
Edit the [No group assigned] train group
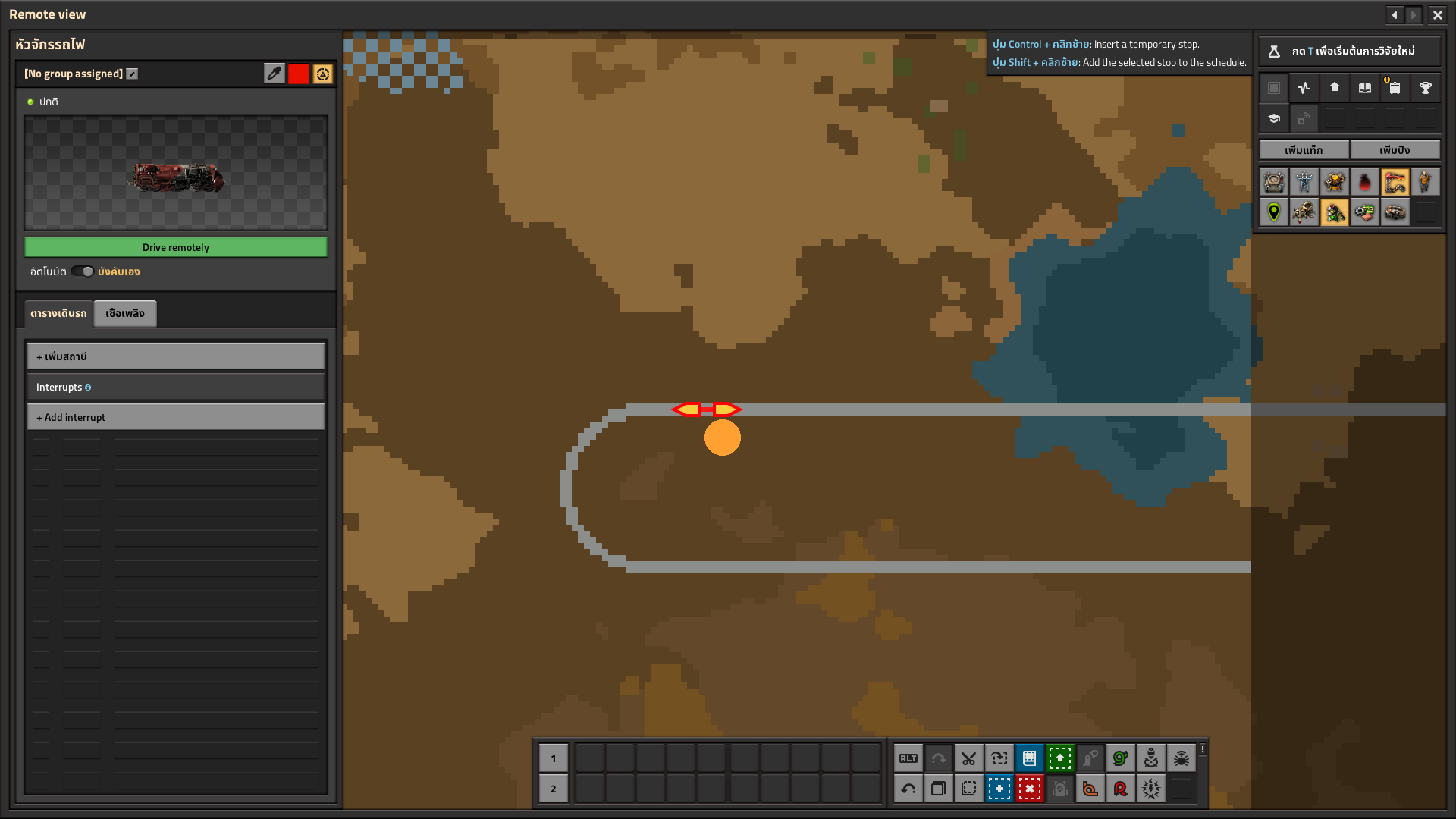(132, 74)
